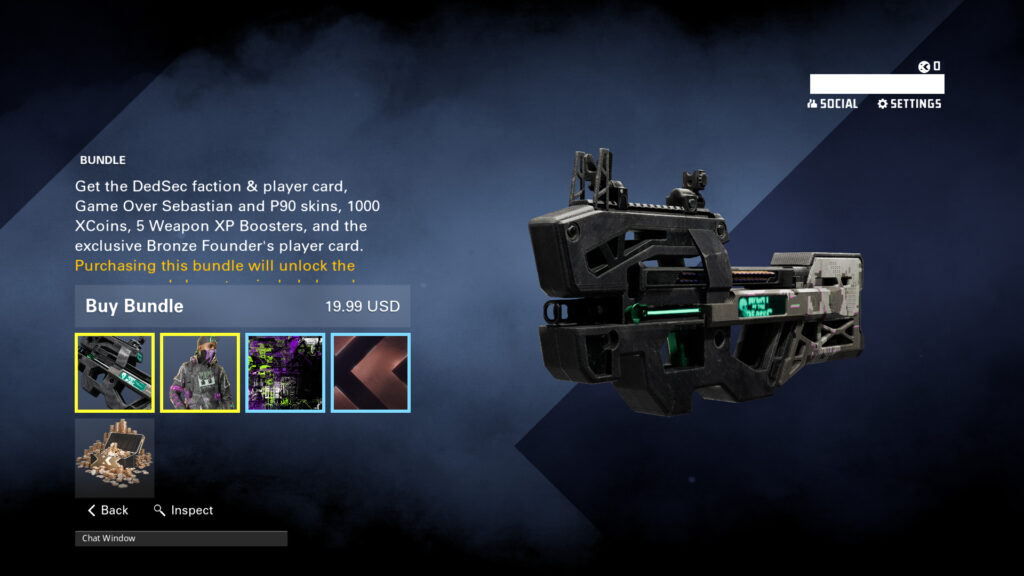Open the Settings menu

click(x=909, y=104)
